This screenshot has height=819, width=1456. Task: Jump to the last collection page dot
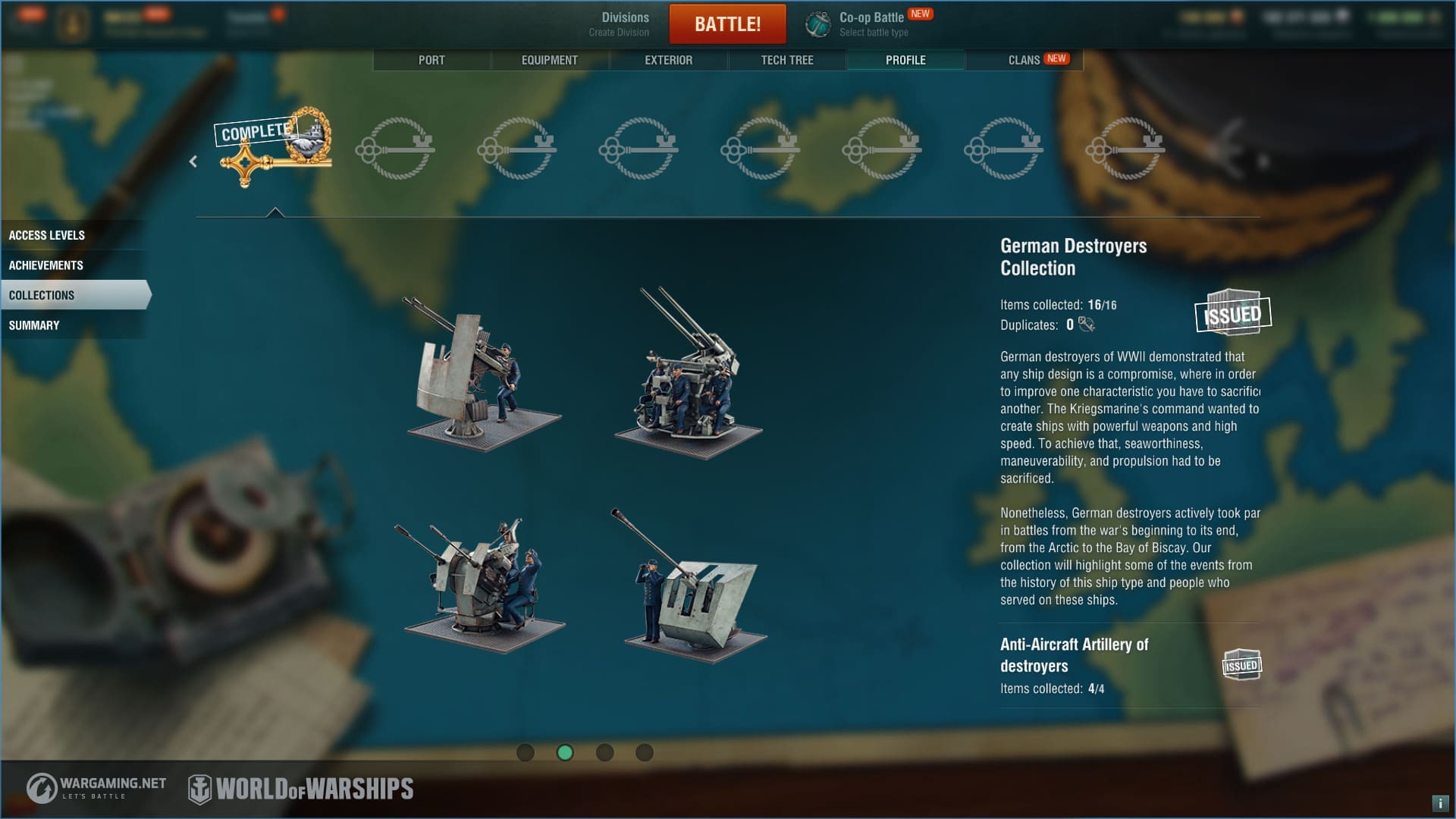(x=644, y=752)
